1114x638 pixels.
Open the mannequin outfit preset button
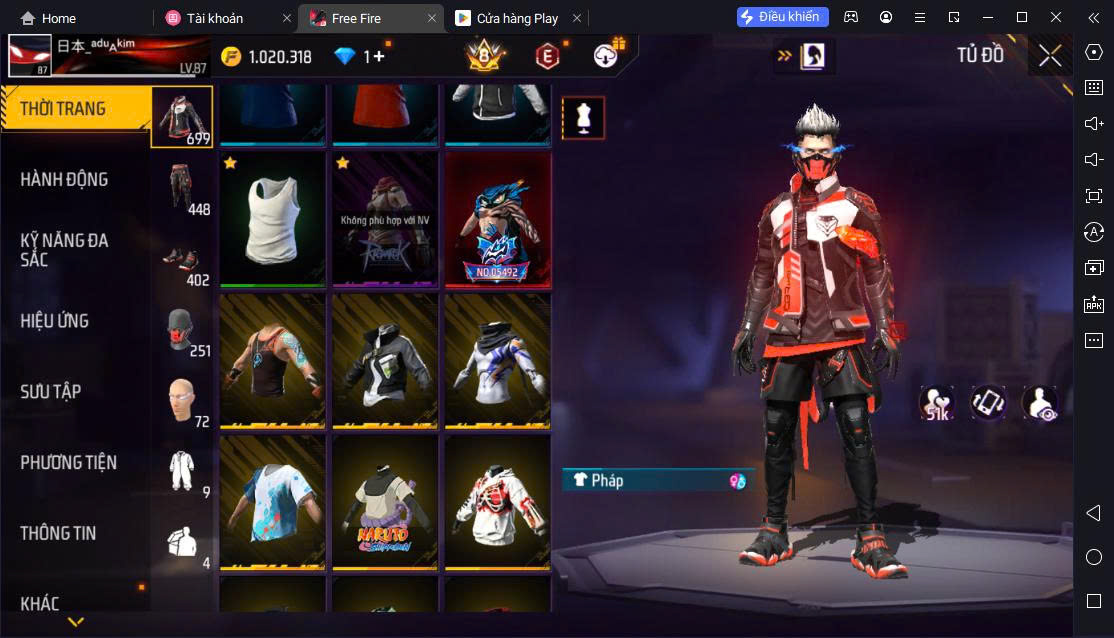pos(583,118)
